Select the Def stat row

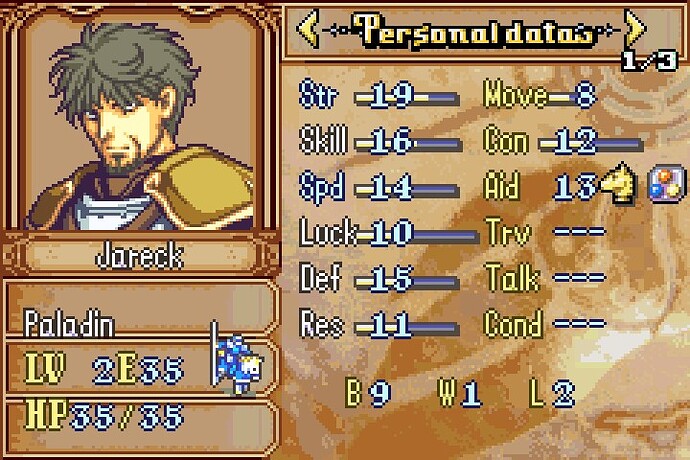(x=378, y=279)
